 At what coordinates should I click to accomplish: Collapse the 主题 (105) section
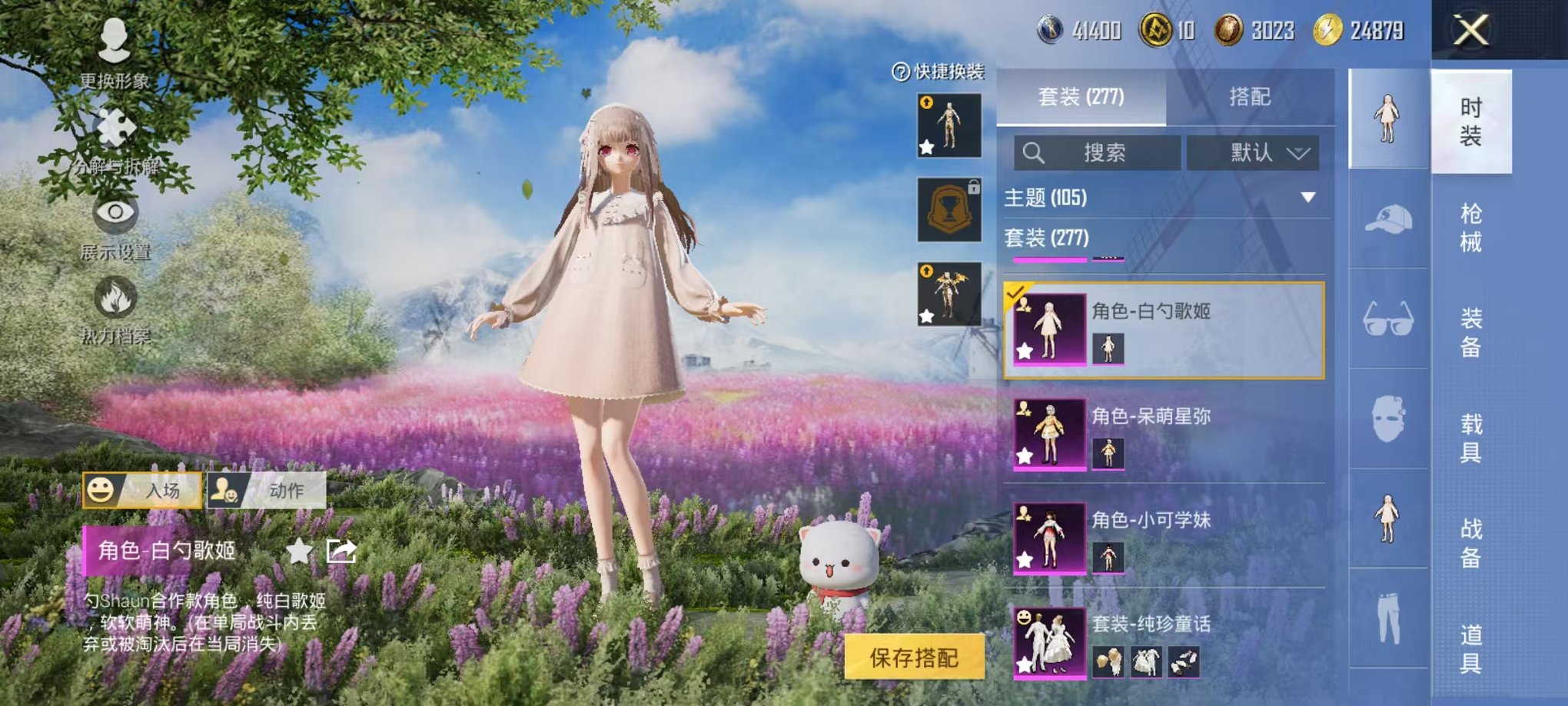pyautogui.click(x=1307, y=196)
